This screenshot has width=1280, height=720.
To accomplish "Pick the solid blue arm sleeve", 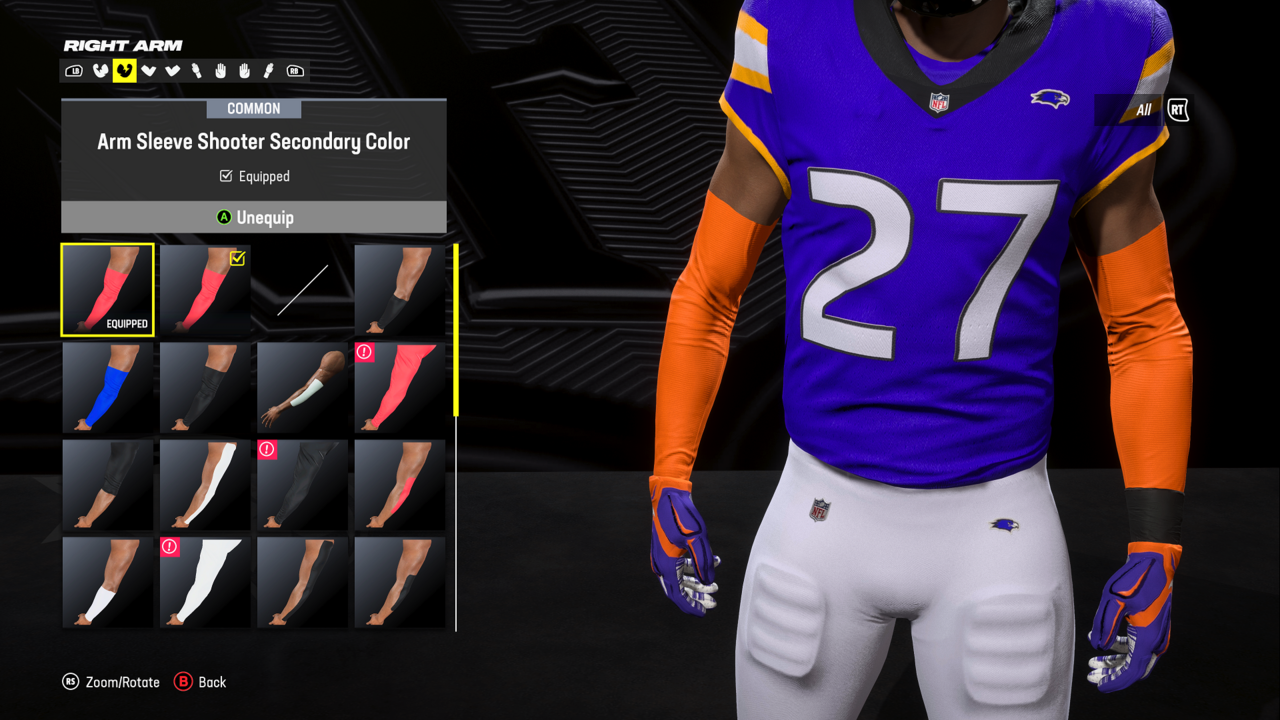I will pos(107,387).
